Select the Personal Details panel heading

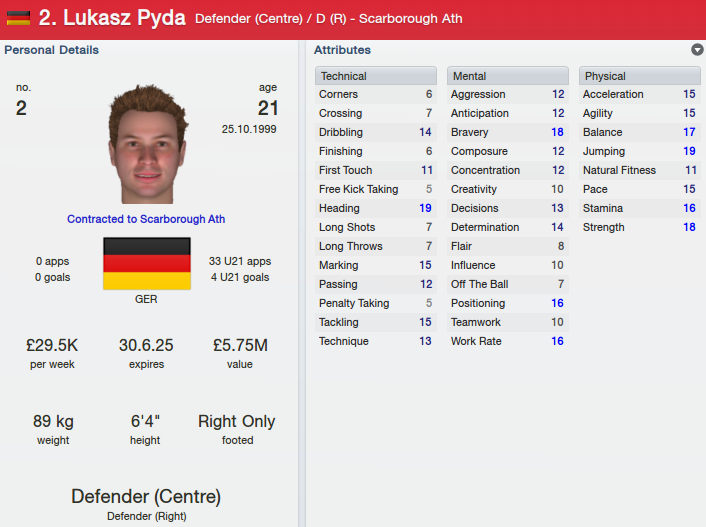(x=52, y=50)
